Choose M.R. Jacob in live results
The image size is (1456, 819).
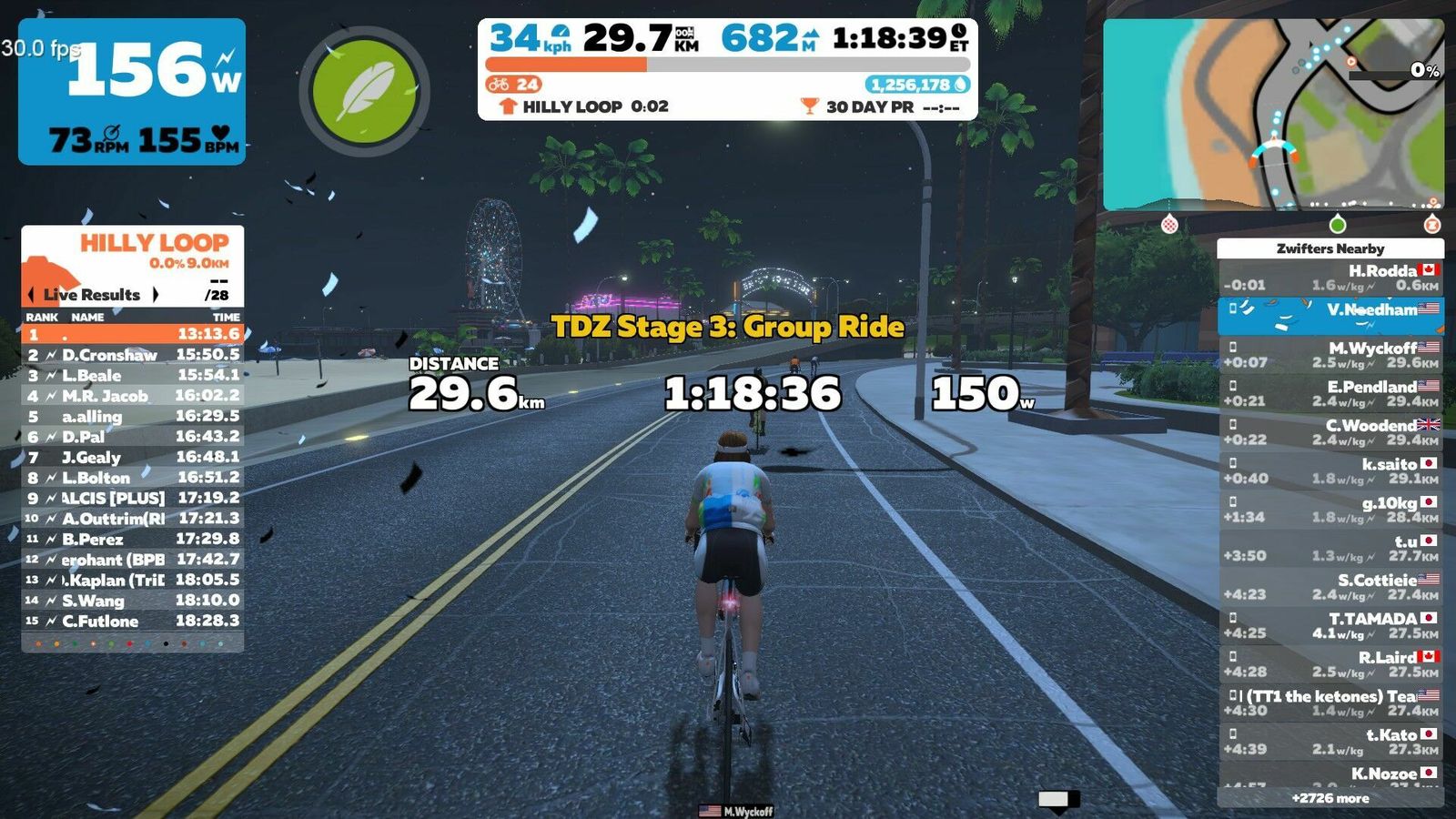tap(132, 396)
